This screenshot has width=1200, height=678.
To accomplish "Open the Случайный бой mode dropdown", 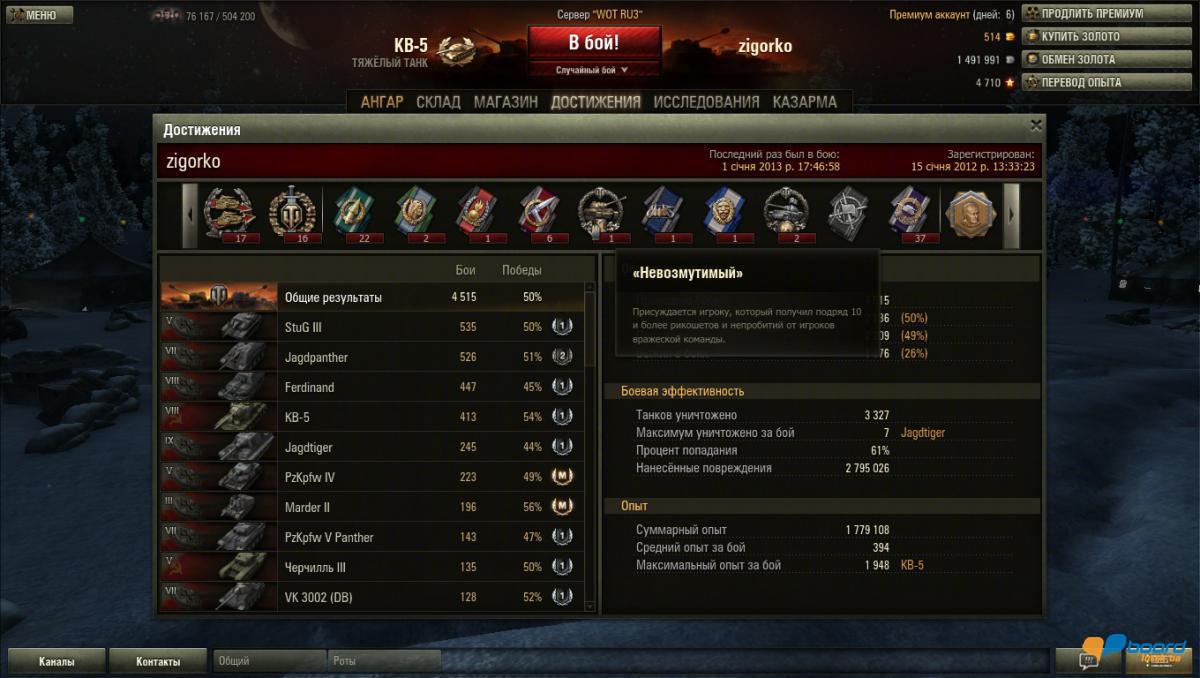I will point(594,70).
